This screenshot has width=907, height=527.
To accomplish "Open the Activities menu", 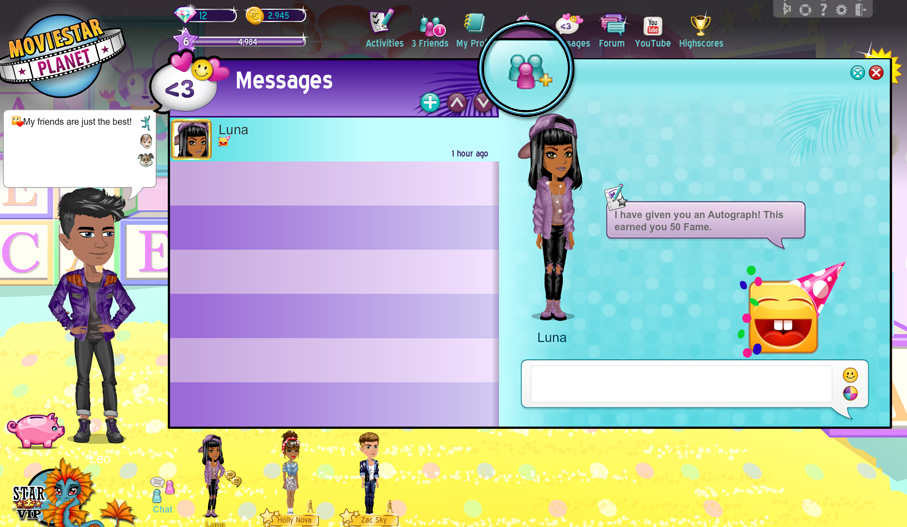I will pos(384,29).
